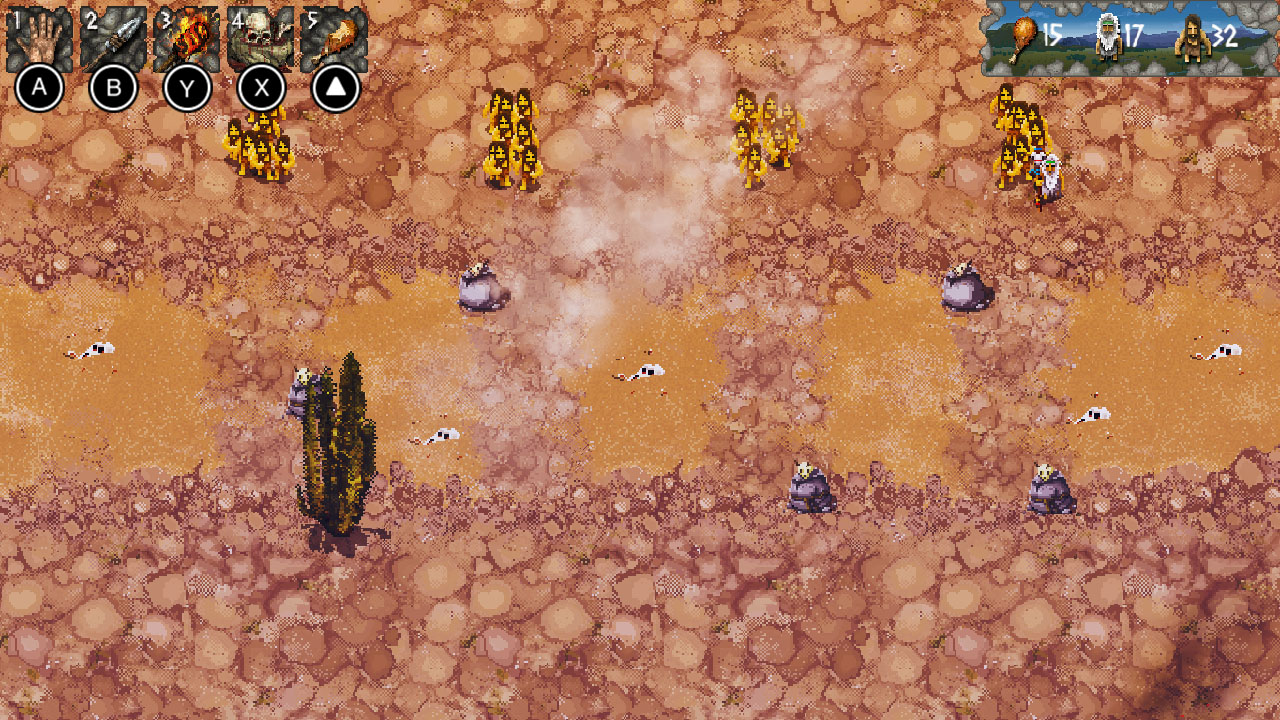Toggle the triangle button prompt under slot 5
The height and width of the screenshot is (720, 1280).
334,87
